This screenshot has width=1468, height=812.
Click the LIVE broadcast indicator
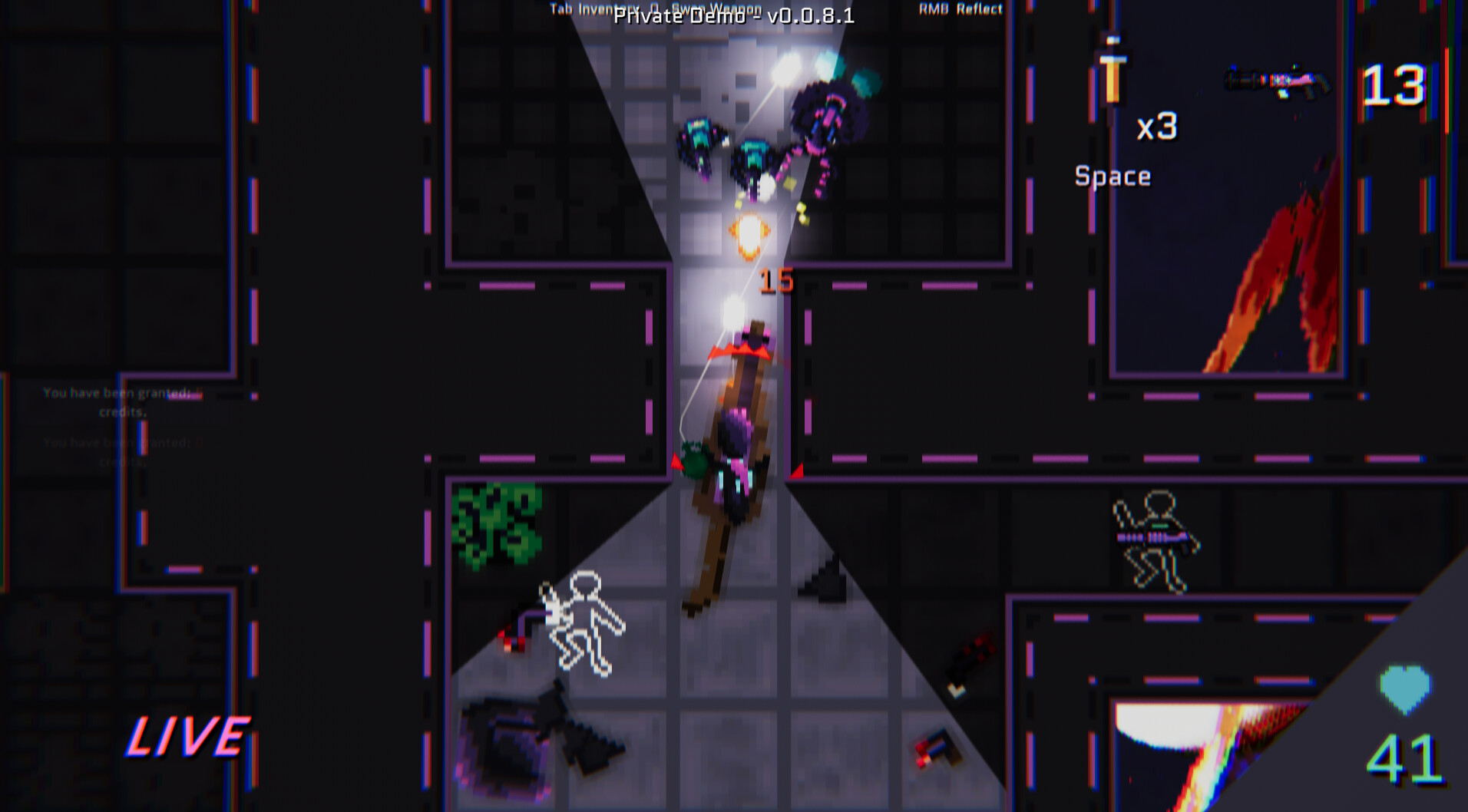coord(187,738)
